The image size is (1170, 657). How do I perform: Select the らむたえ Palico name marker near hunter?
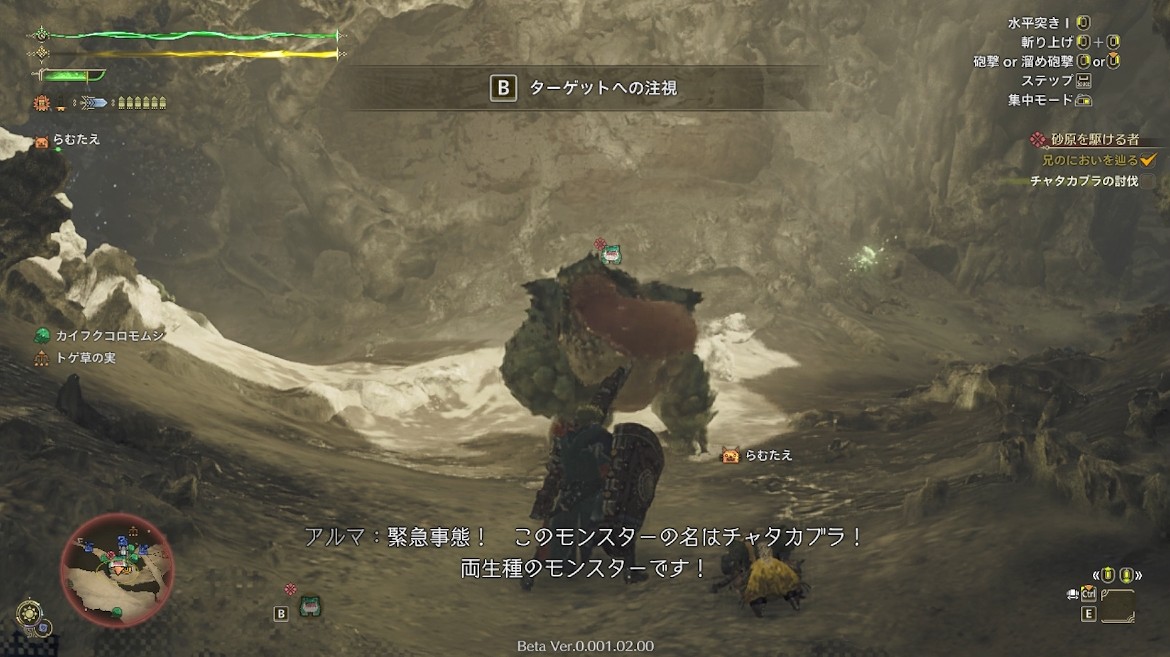[757, 456]
